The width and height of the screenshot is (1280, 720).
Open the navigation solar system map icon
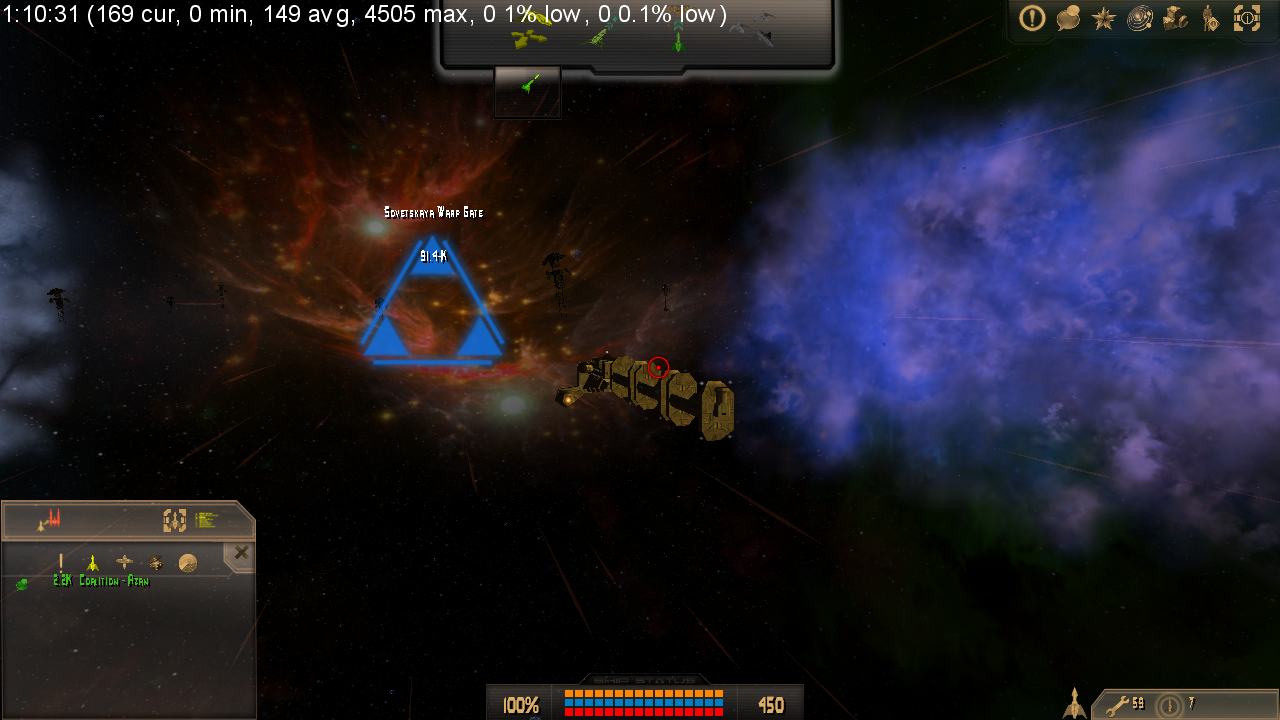1138,18
